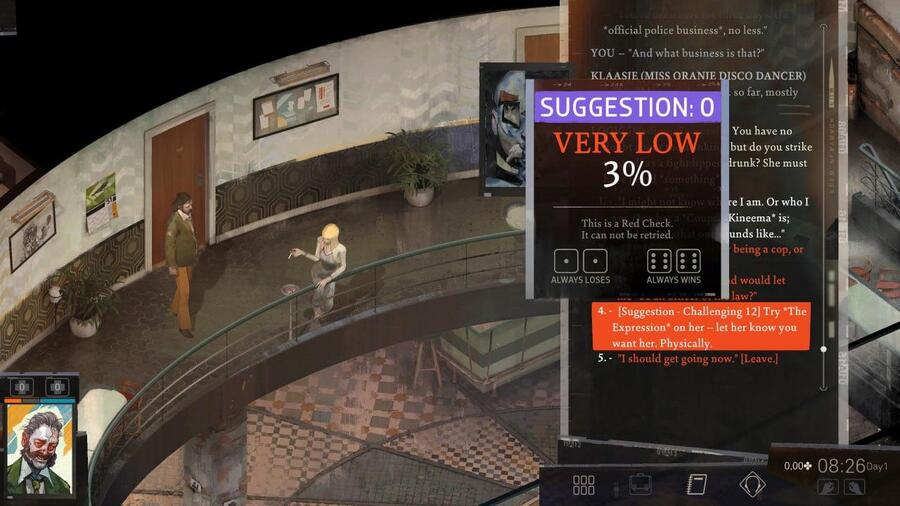Open the inventory briefcase icon
This screenshot has height=506, width=900.
coord(640,485)
